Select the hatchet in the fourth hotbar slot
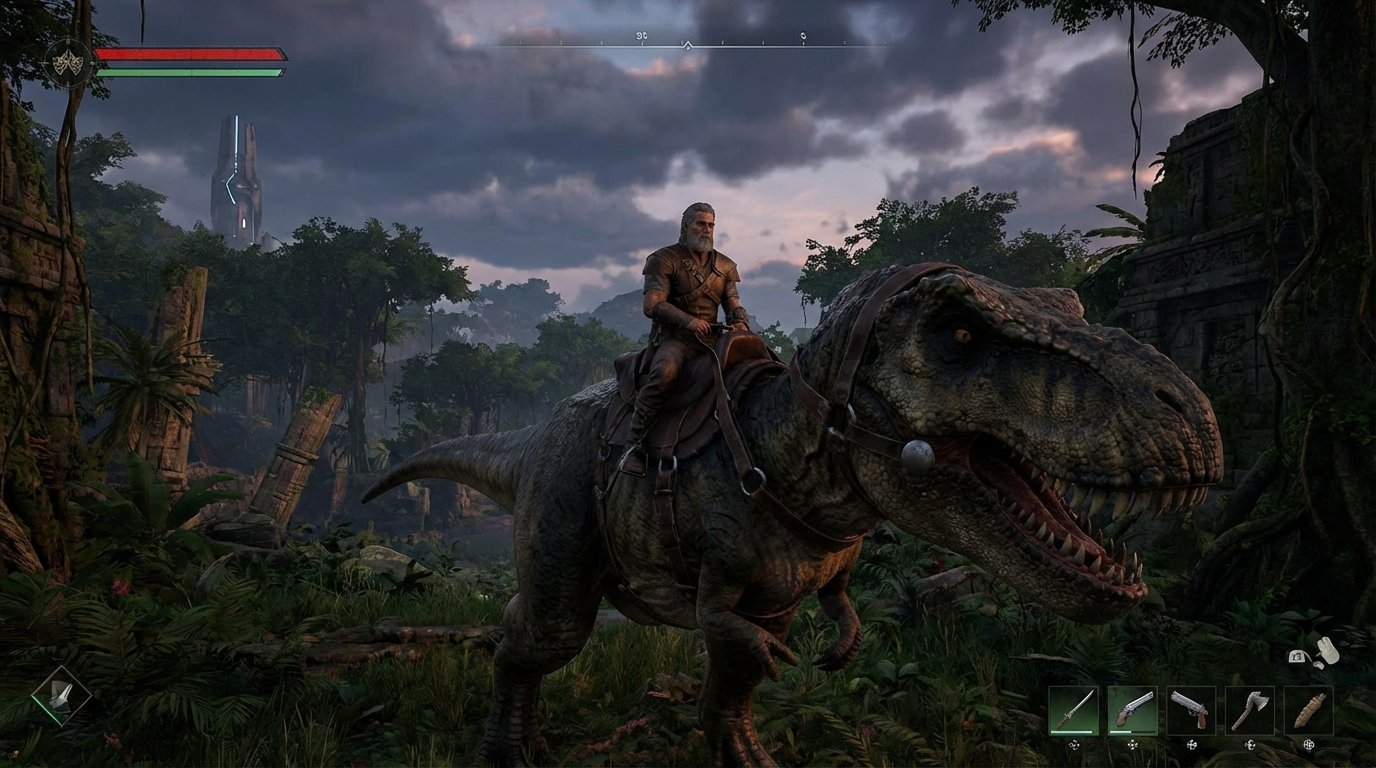1376x768 pixels. pos(1250,710)
